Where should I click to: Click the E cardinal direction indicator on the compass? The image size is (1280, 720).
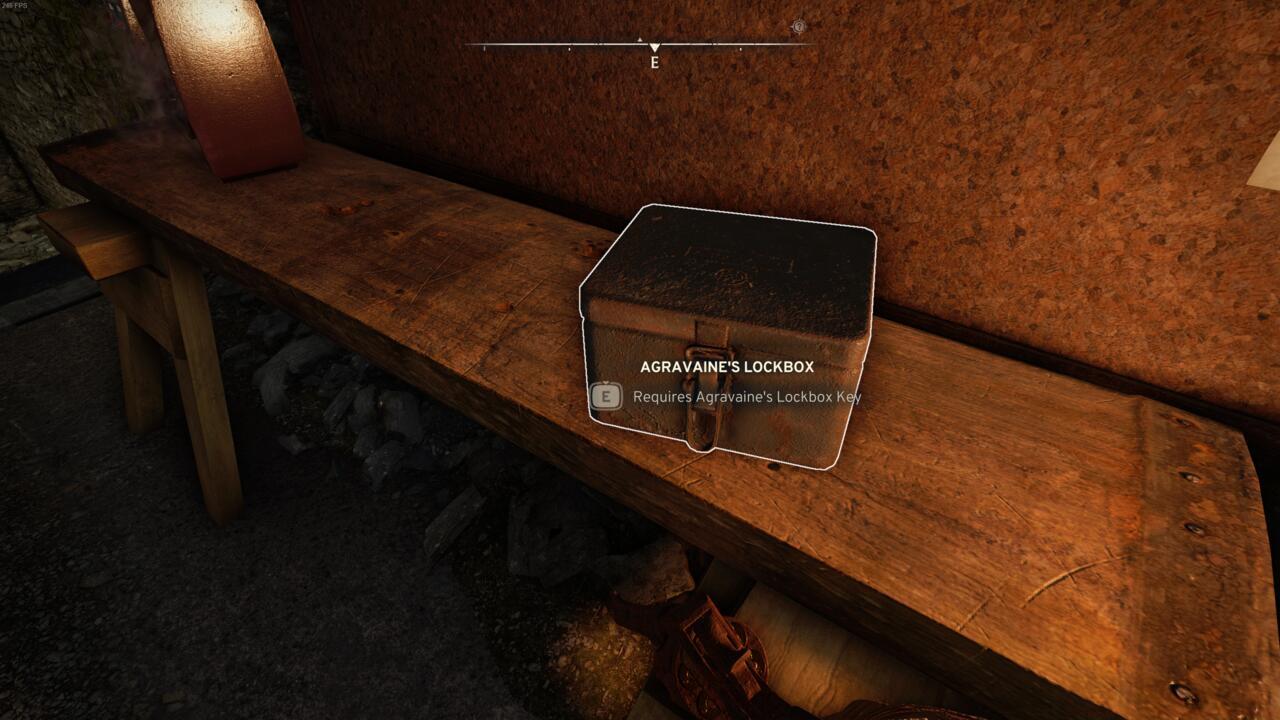click(x=655, y=62)
